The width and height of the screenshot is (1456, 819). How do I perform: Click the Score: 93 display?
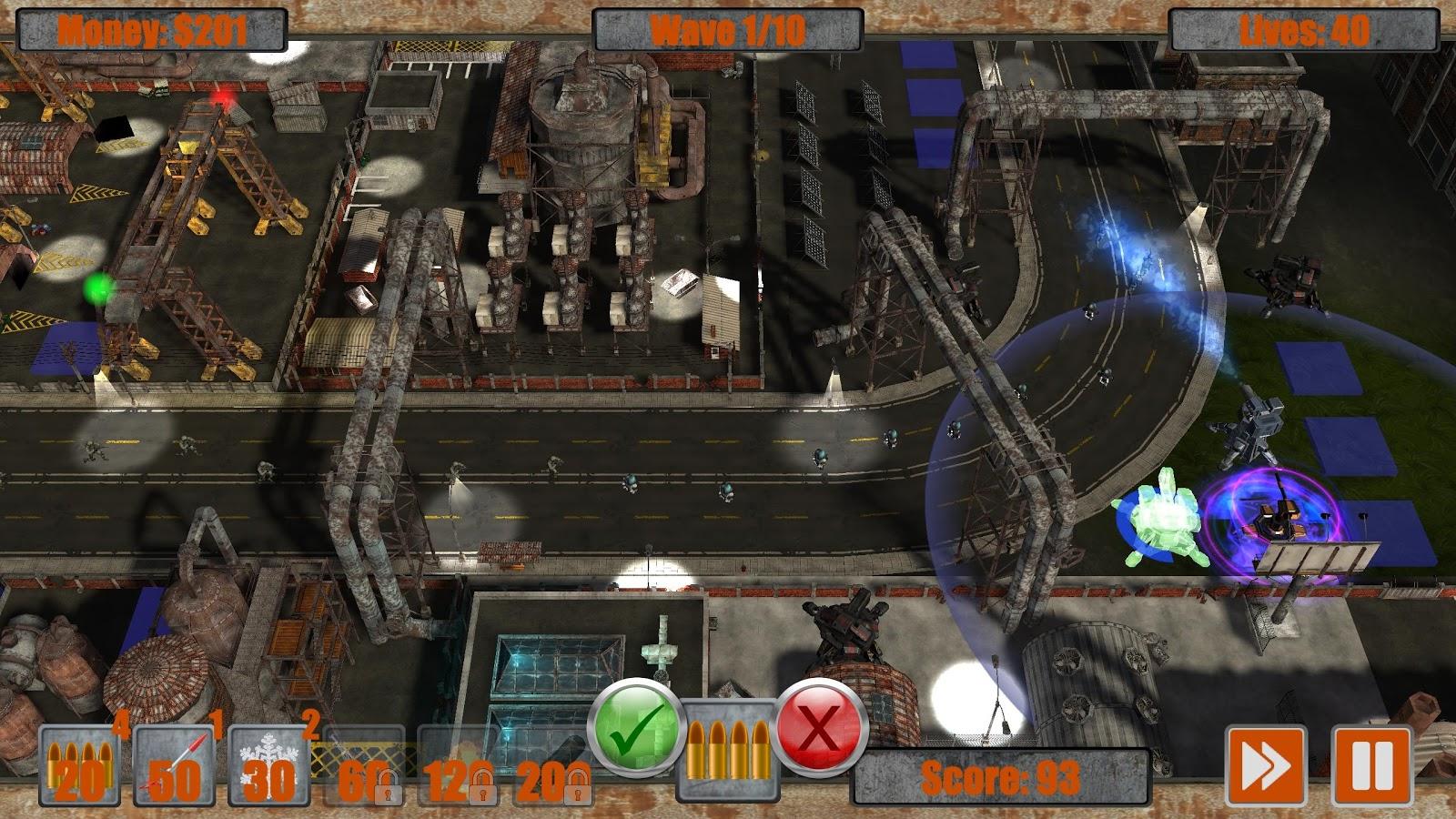1001,777
